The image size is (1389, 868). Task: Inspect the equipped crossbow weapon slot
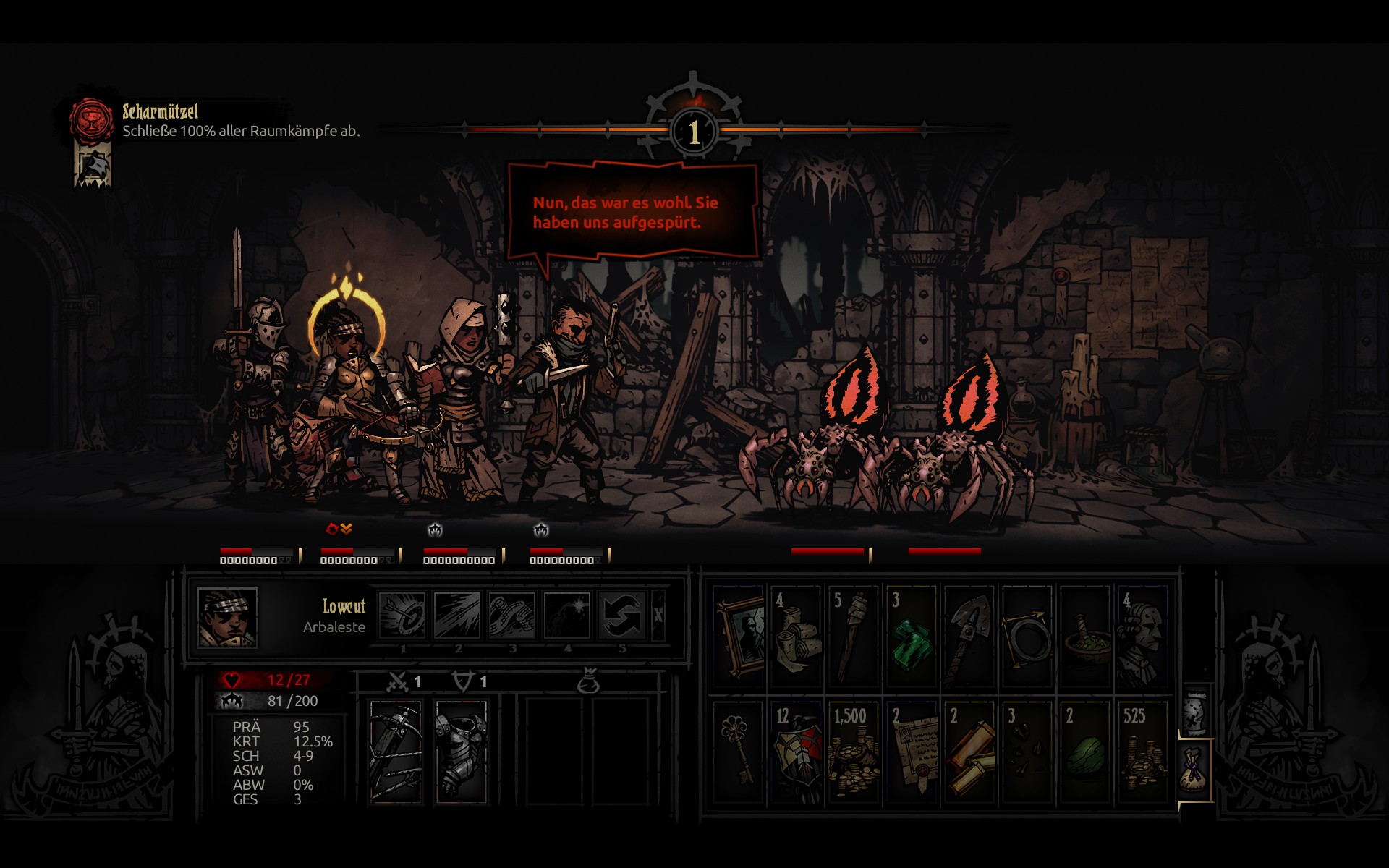(x=395, y=752)
